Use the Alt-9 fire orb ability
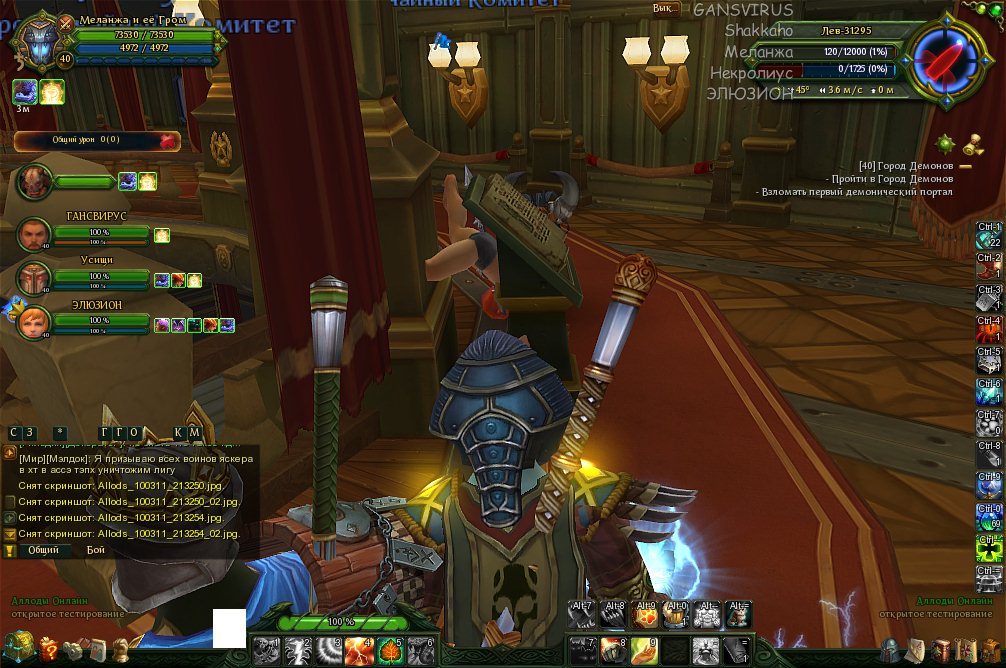 point(645,614)
